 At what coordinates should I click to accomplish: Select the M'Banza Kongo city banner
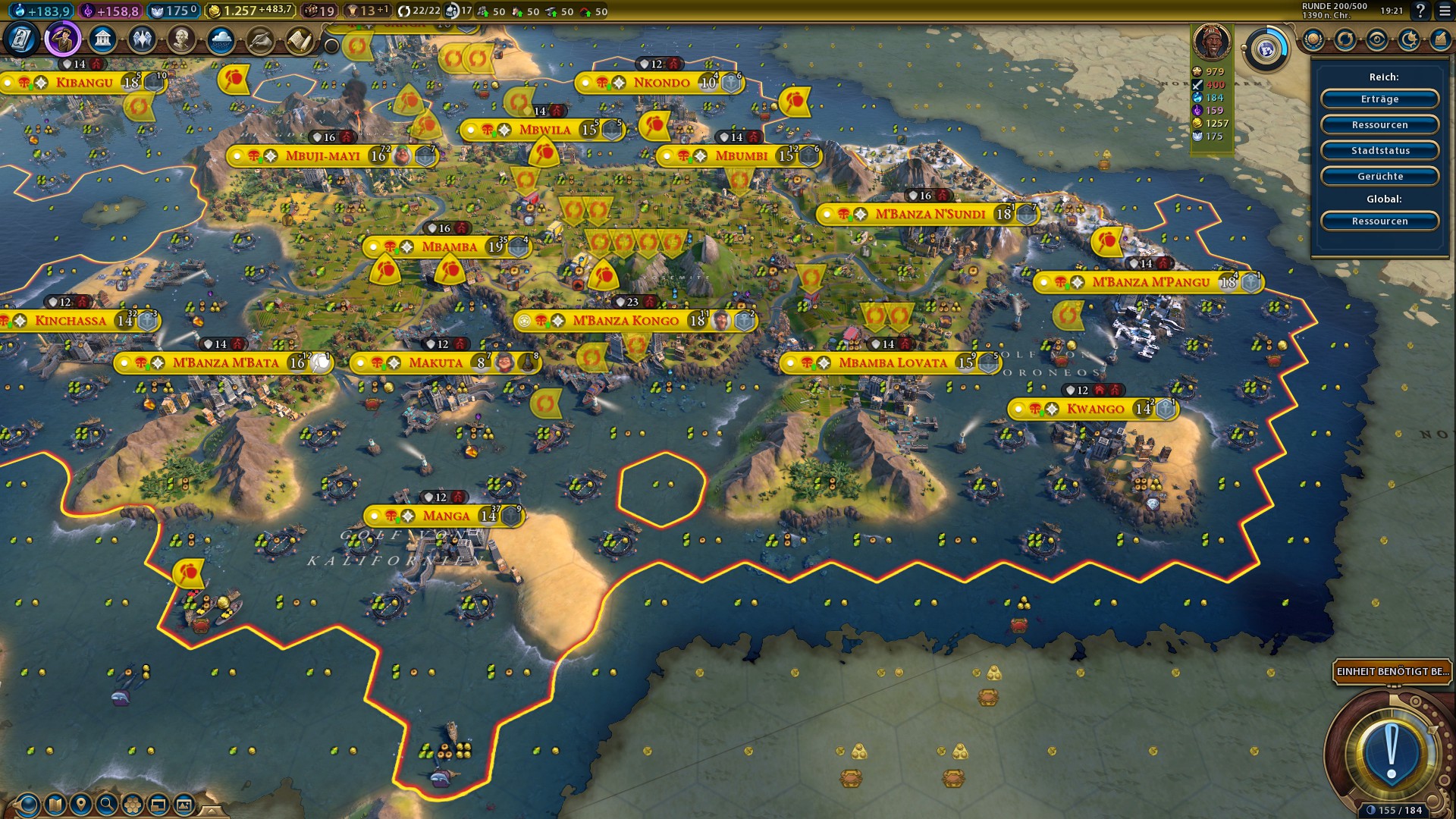pos(626,321)
